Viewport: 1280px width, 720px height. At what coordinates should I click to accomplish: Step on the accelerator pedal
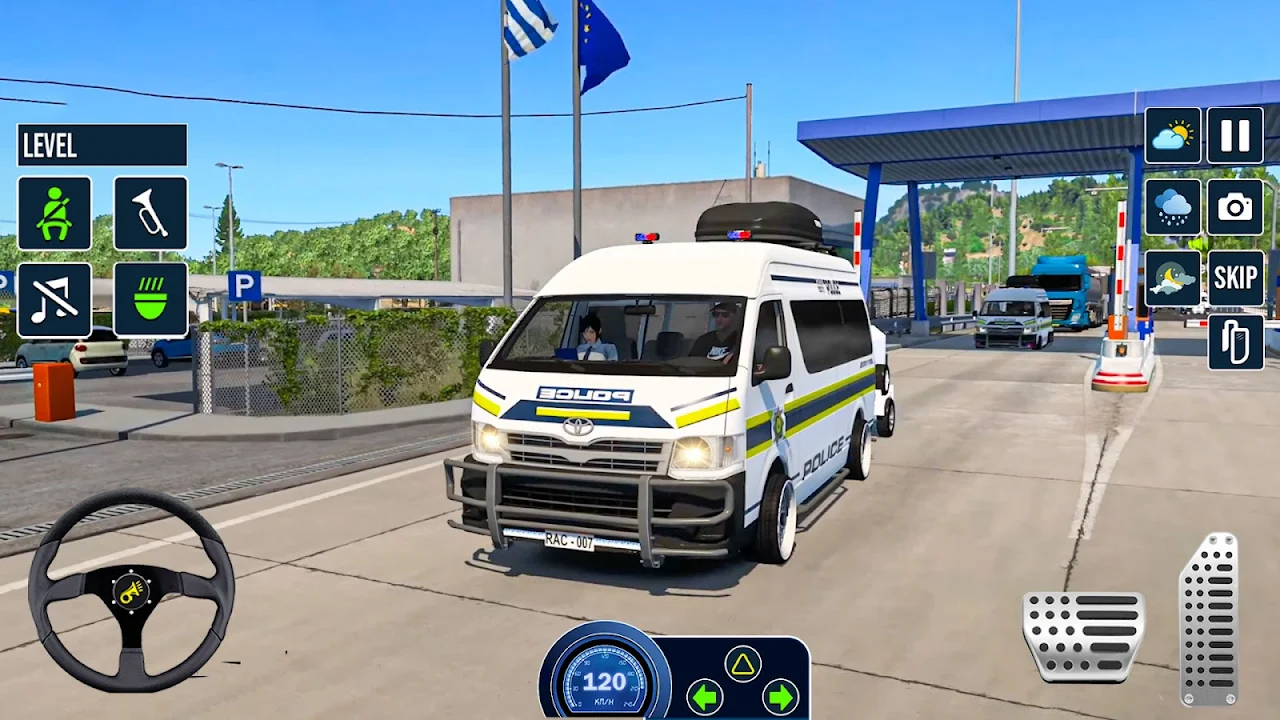click(1209, 619)
